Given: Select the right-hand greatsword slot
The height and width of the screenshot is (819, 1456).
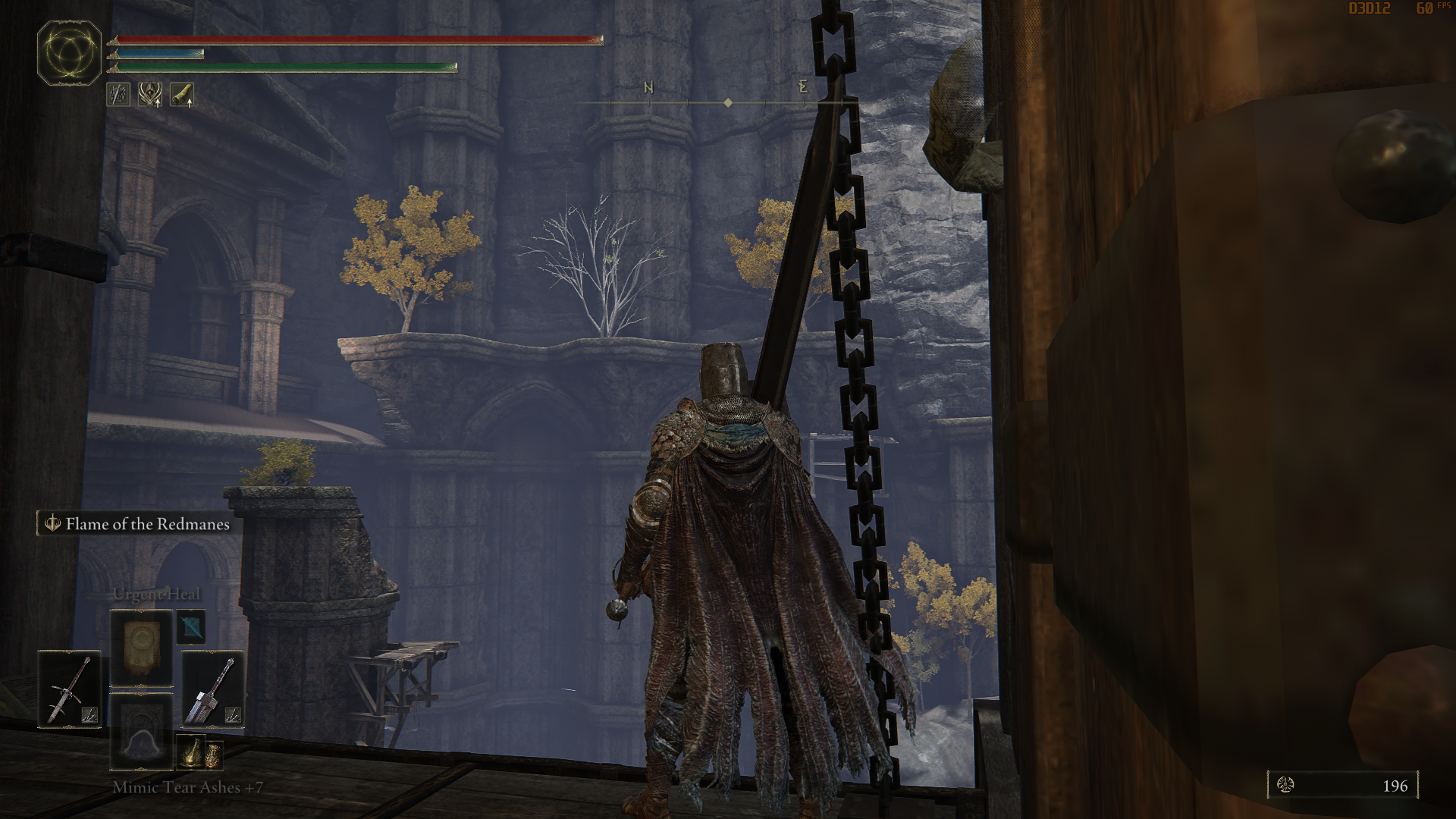Looking at the screenshot, I should (x=213, y=688).
